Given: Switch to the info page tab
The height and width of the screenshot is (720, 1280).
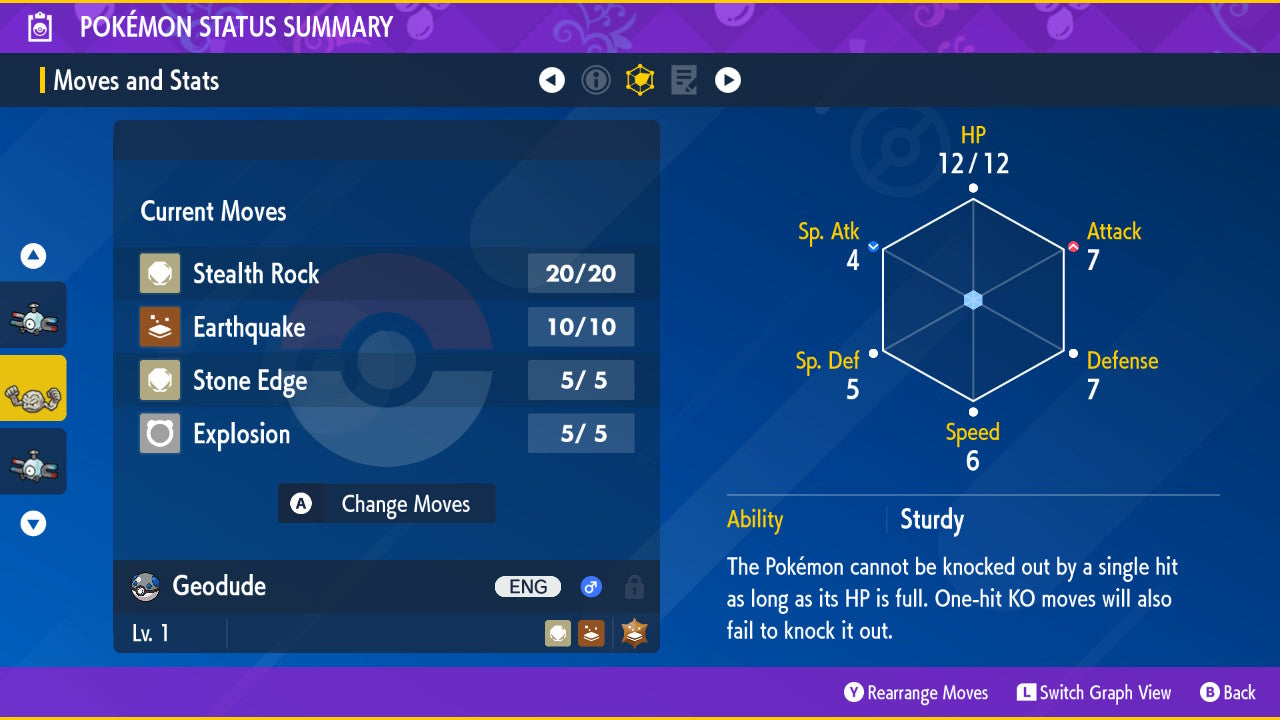Looking at the screenshot, I should pyautogui.click(x=596, y=80).
